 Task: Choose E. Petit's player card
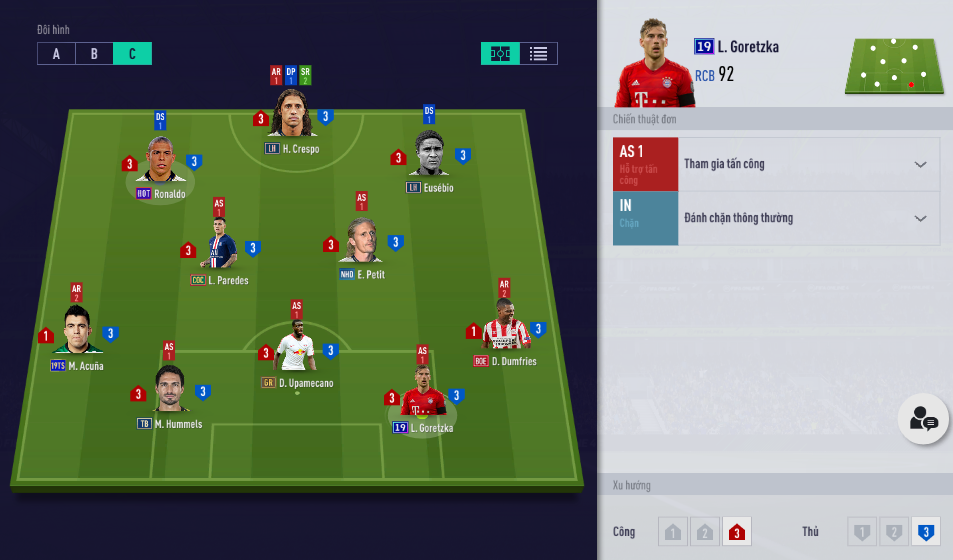pos(362,242)
